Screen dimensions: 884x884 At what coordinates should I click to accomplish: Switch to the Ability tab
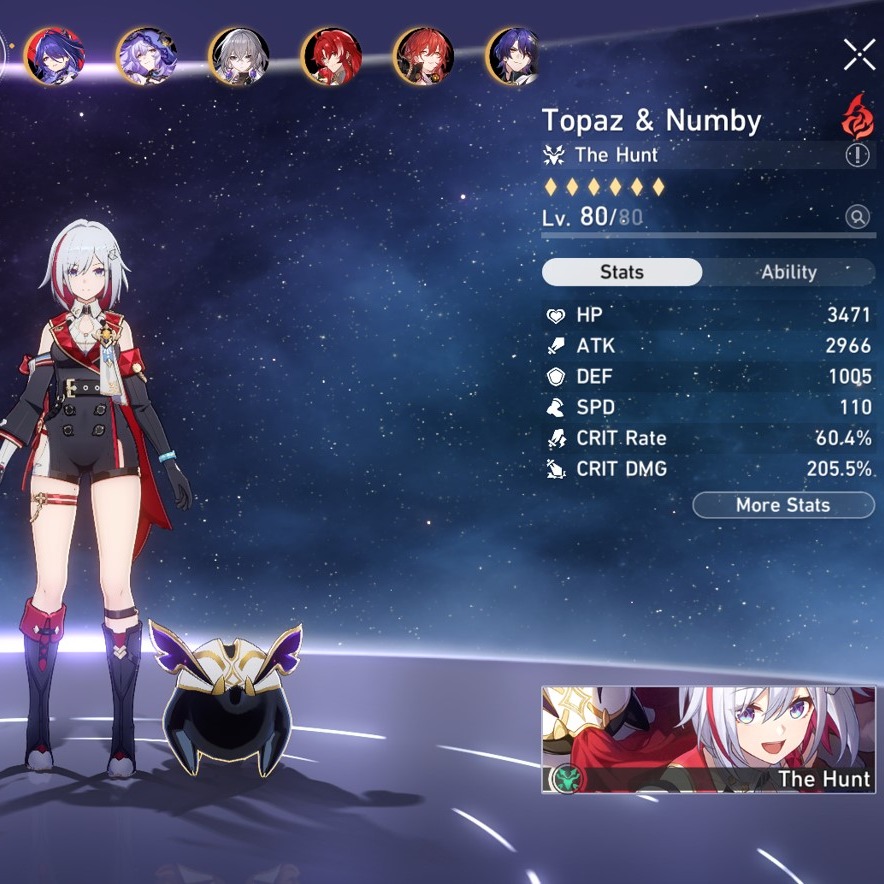[x=788, y=272]
